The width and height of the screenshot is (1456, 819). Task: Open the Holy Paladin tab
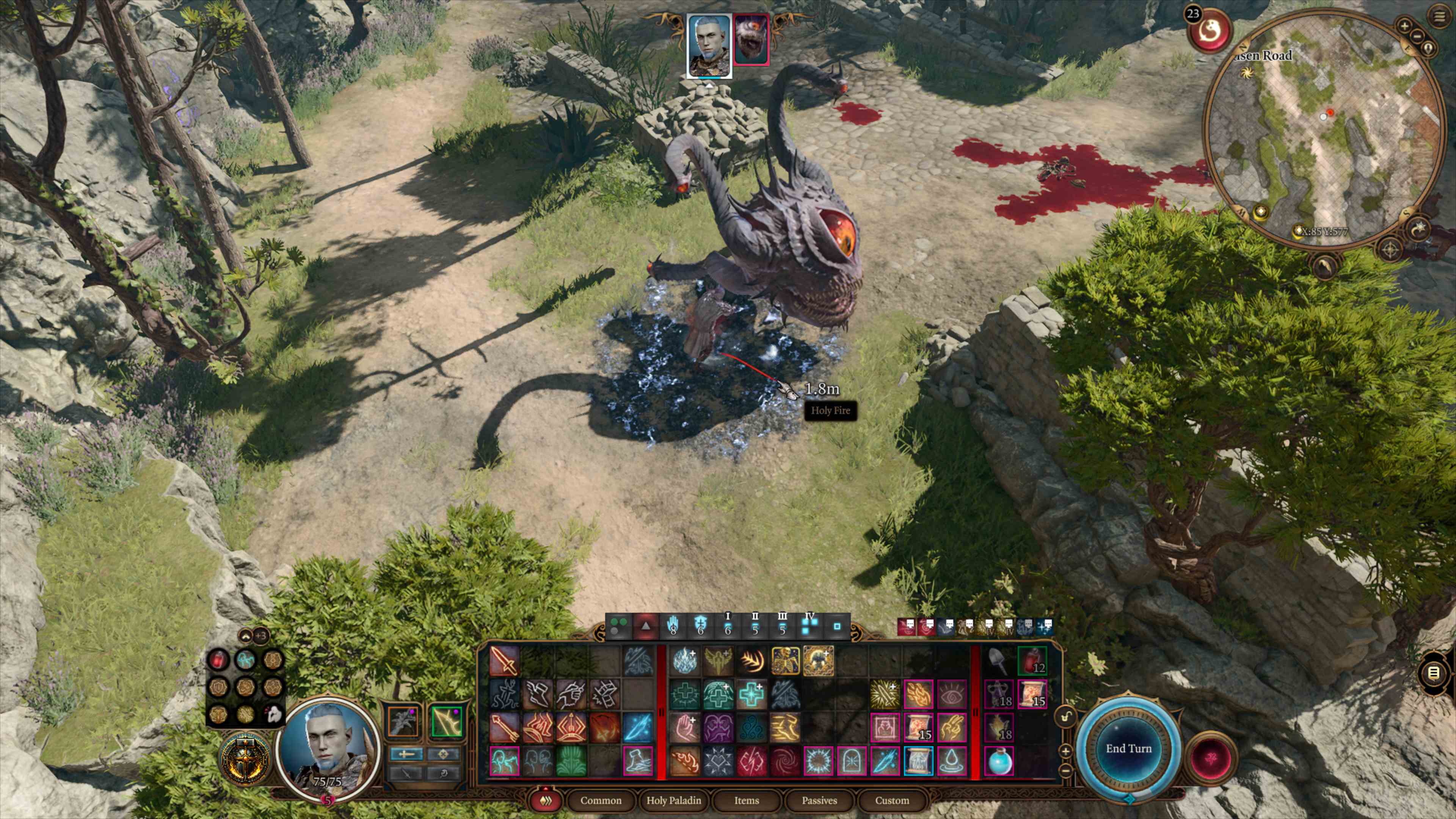click(x=673, y=800)
